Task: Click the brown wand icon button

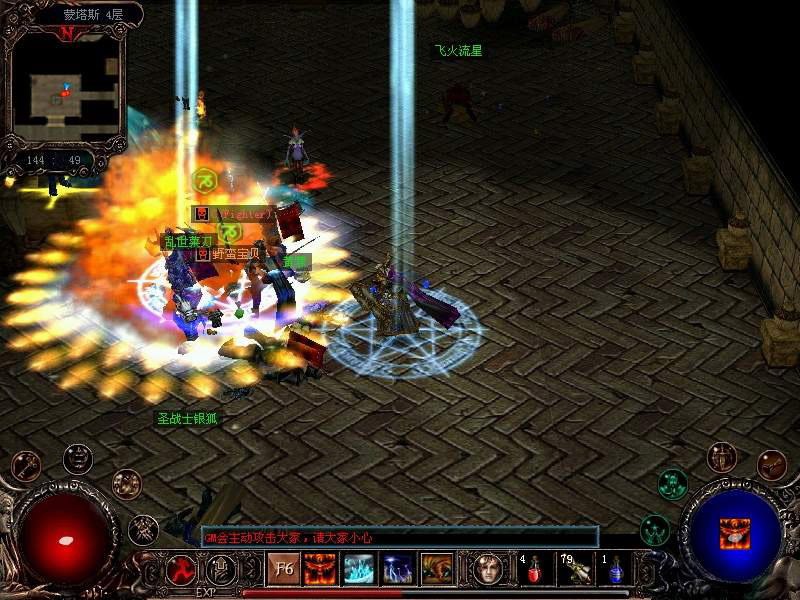Action: [771, 465]
